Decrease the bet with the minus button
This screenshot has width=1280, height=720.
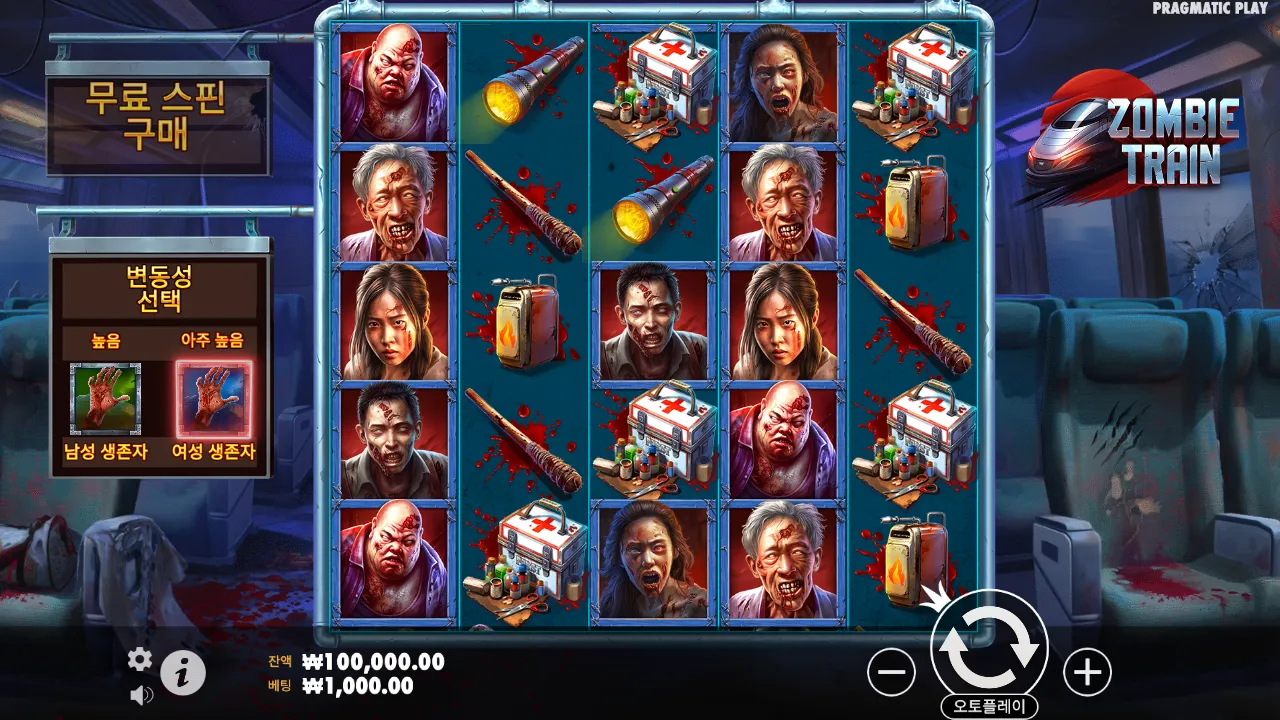point(891,673)
